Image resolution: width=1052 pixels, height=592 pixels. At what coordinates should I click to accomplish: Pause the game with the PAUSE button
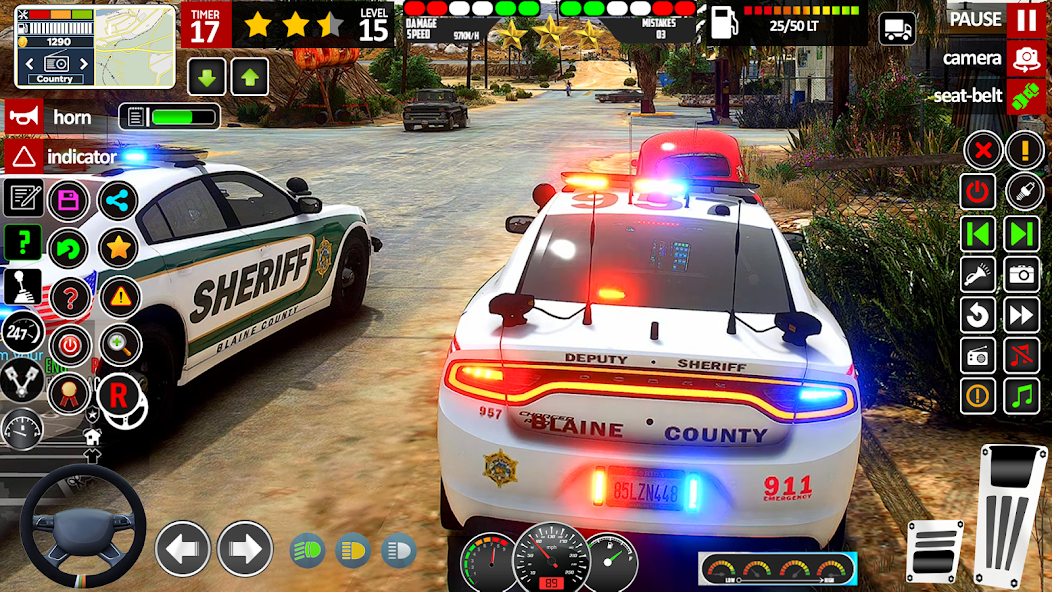pyautogui.click(x=1026, y=19)
